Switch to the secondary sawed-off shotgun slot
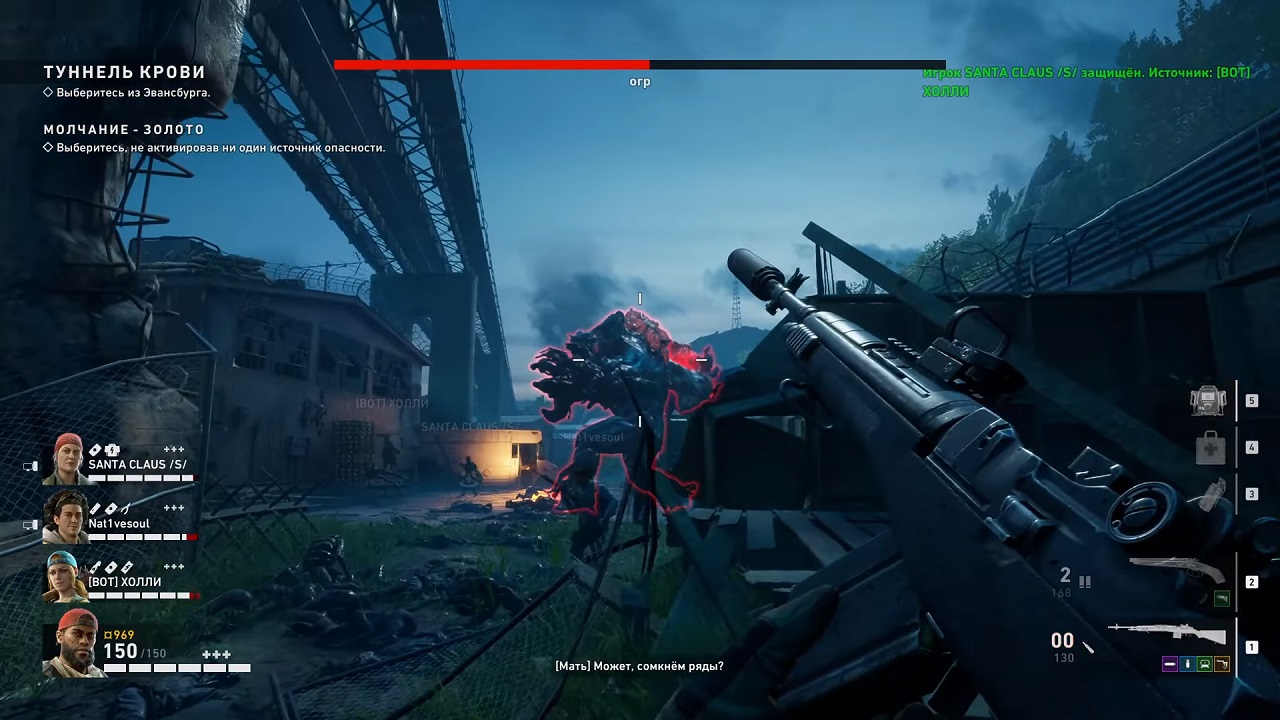 click(x=1177, y=570)
